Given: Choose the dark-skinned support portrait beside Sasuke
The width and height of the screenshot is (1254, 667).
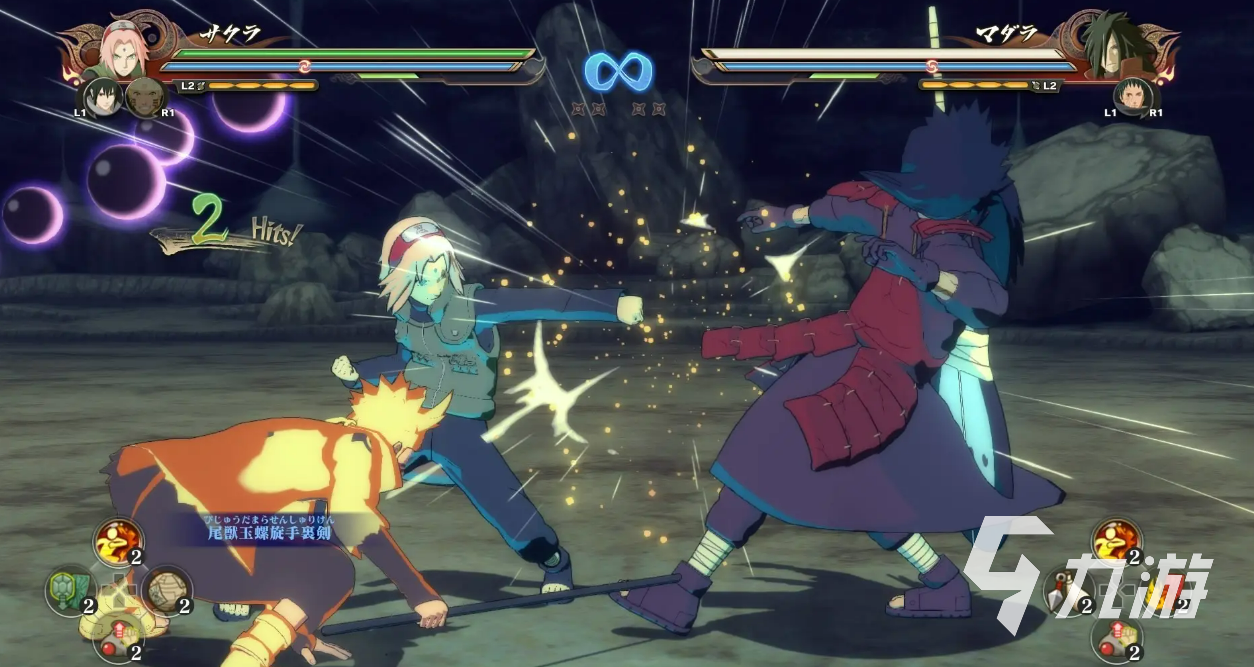Looking at the screenshot, I should point(145,97).
